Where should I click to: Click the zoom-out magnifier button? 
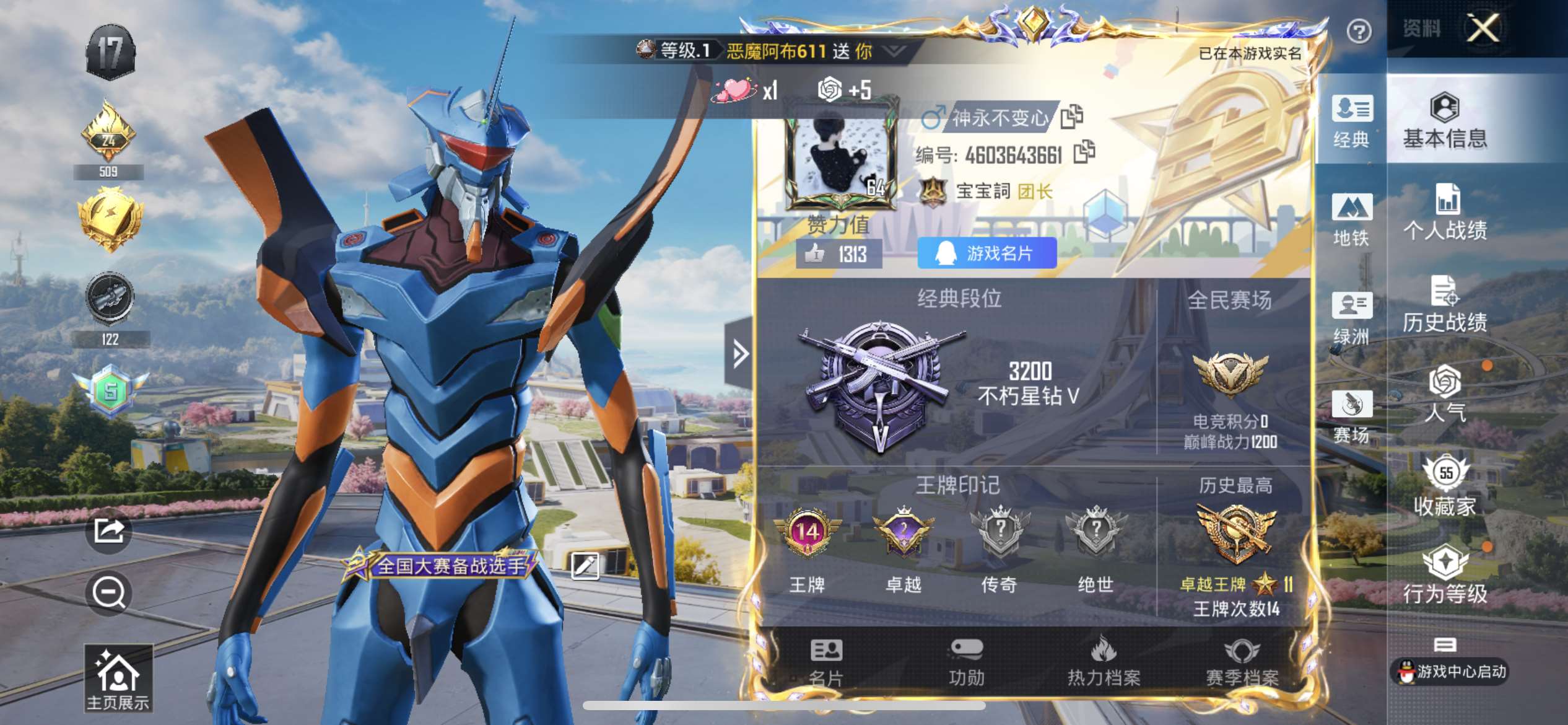[x=108, y=593]
